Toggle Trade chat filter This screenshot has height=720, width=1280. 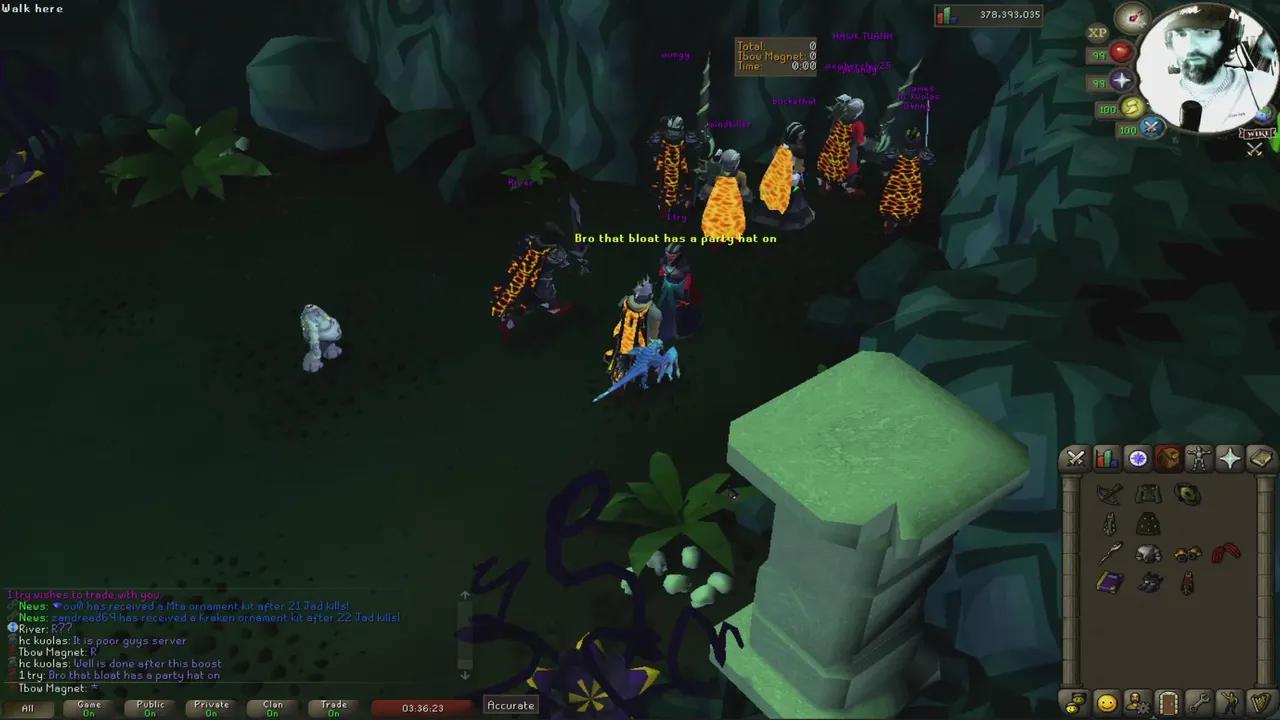click(x=332, y=707)
